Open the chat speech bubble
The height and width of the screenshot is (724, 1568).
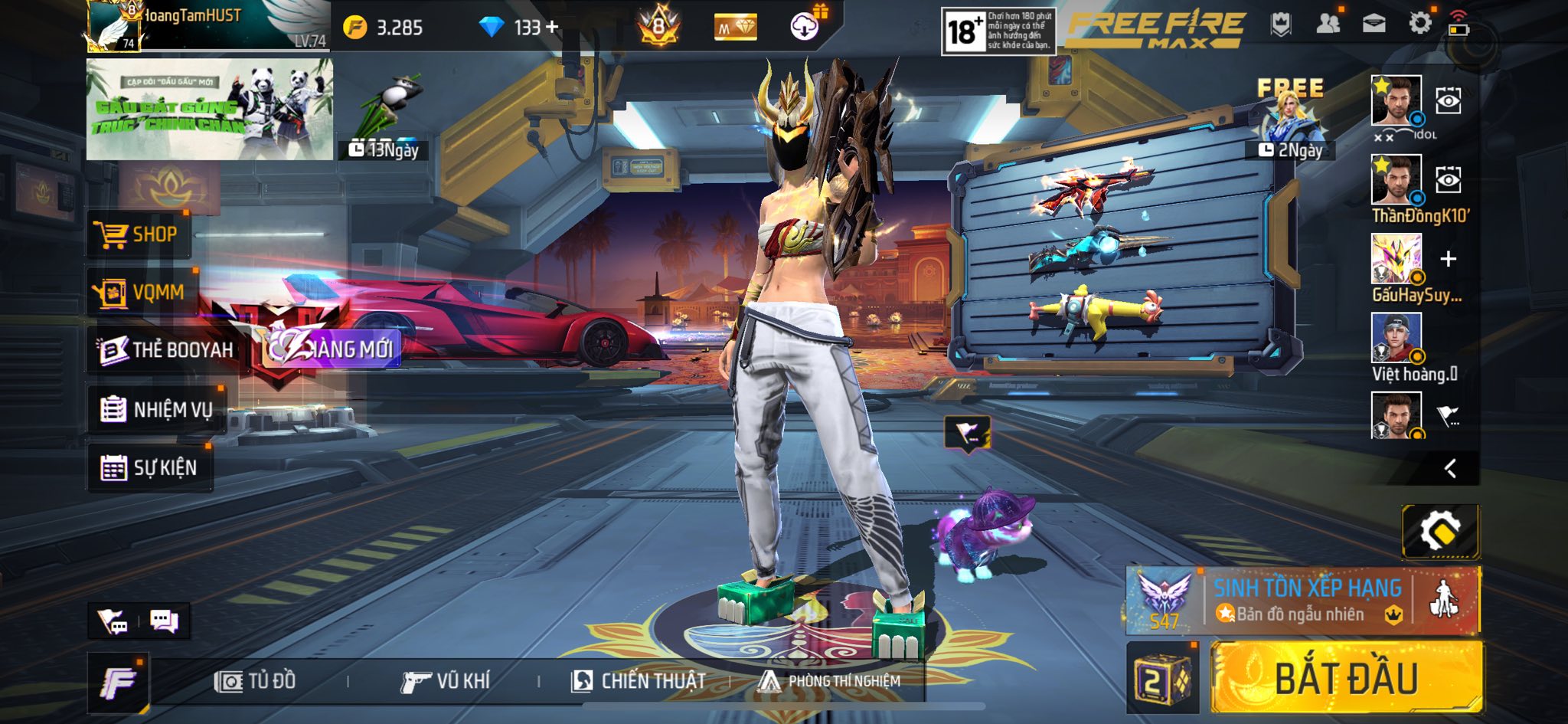164,621
